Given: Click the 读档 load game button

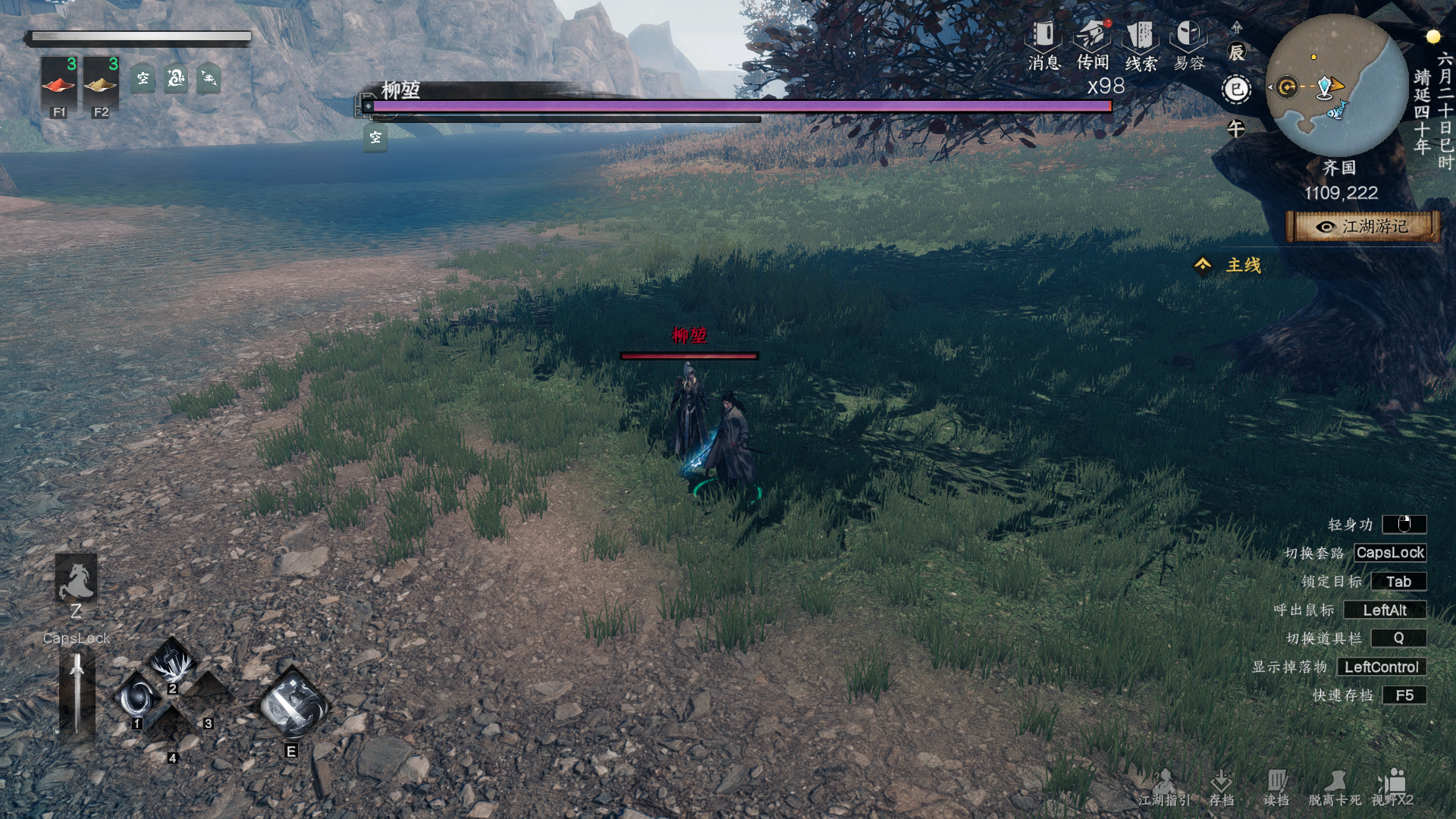Looking at the screenshot, I should point(1276,788).
